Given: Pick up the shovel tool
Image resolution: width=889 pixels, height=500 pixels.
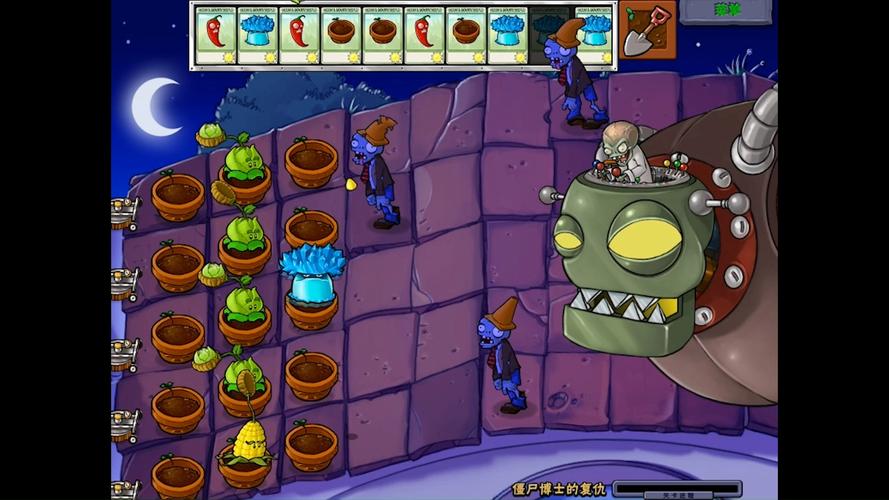Looking at the screenshot, I should click(x=646, y=29).
